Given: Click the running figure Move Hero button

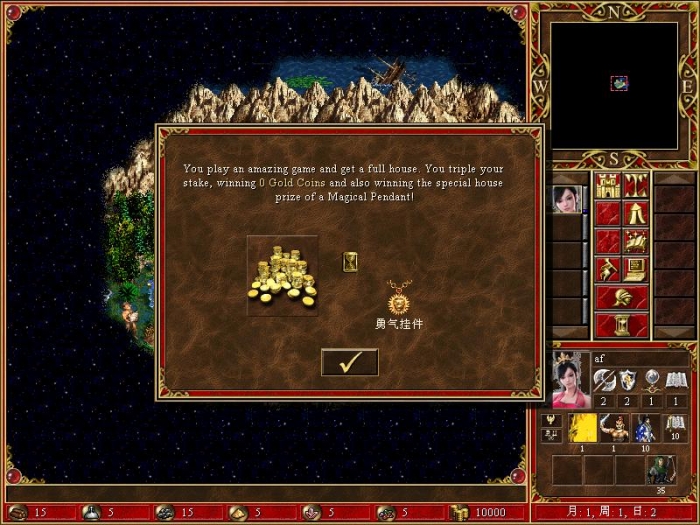Looking at the screenshot, I should (x=607, y=269).
